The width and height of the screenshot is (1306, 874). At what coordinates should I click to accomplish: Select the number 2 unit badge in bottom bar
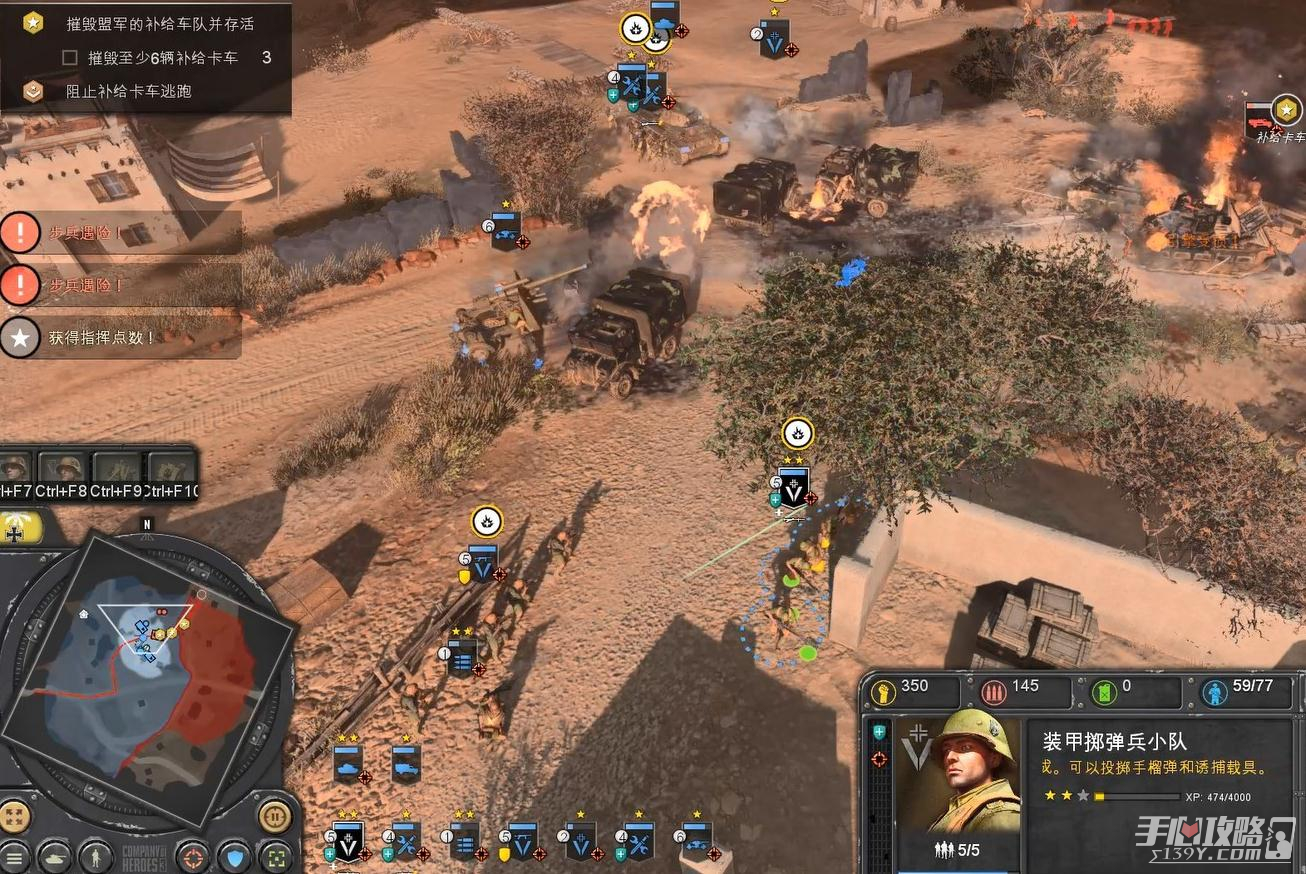581,842
